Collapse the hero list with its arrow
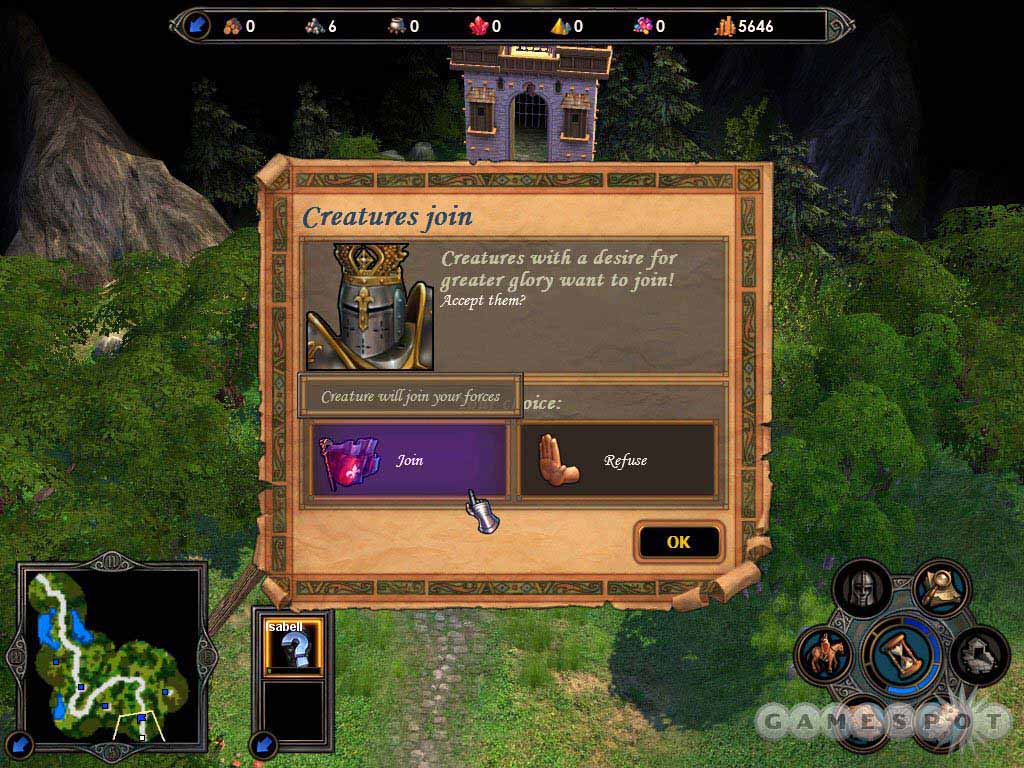The width and height of the screenshot is (1024, 768). (x=264, y=744)
